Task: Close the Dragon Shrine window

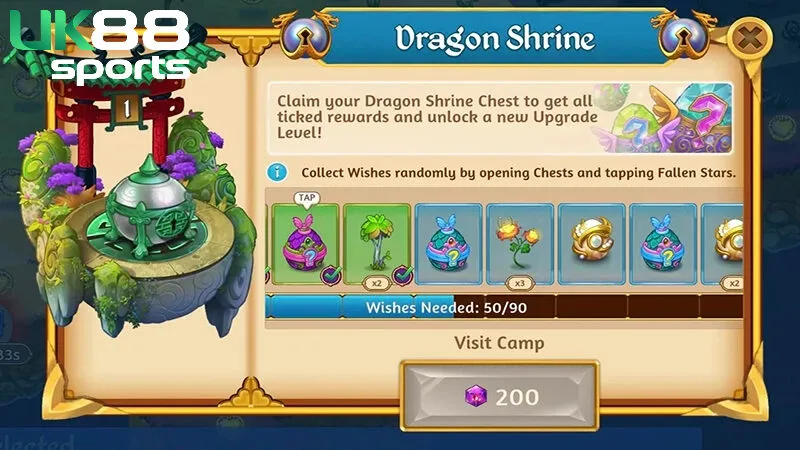Action: [x=749, y=39]
